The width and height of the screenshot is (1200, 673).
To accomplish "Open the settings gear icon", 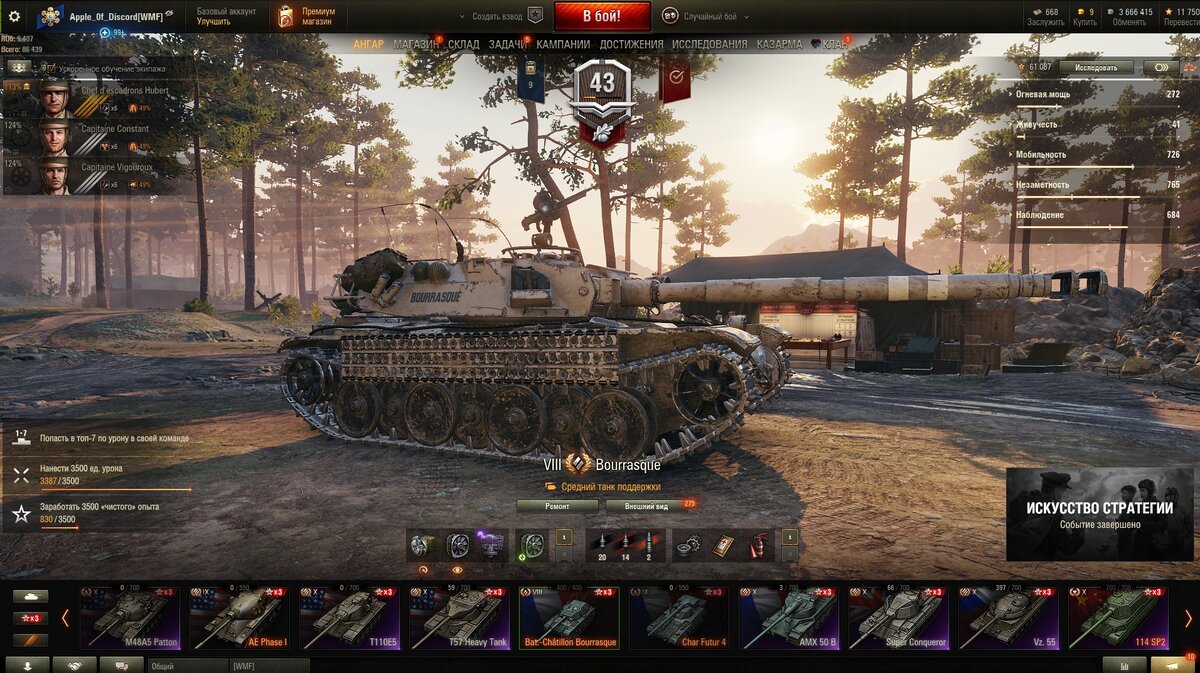I will (14, 16).
